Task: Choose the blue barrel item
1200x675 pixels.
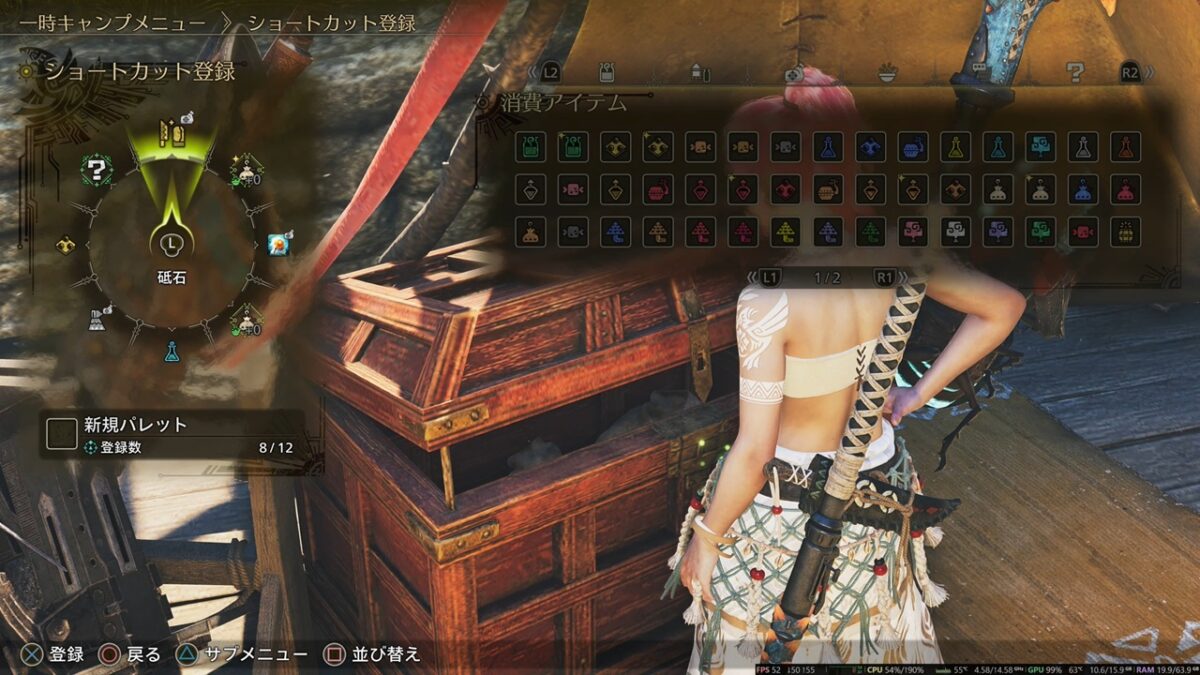Action: tap(912, 147)
